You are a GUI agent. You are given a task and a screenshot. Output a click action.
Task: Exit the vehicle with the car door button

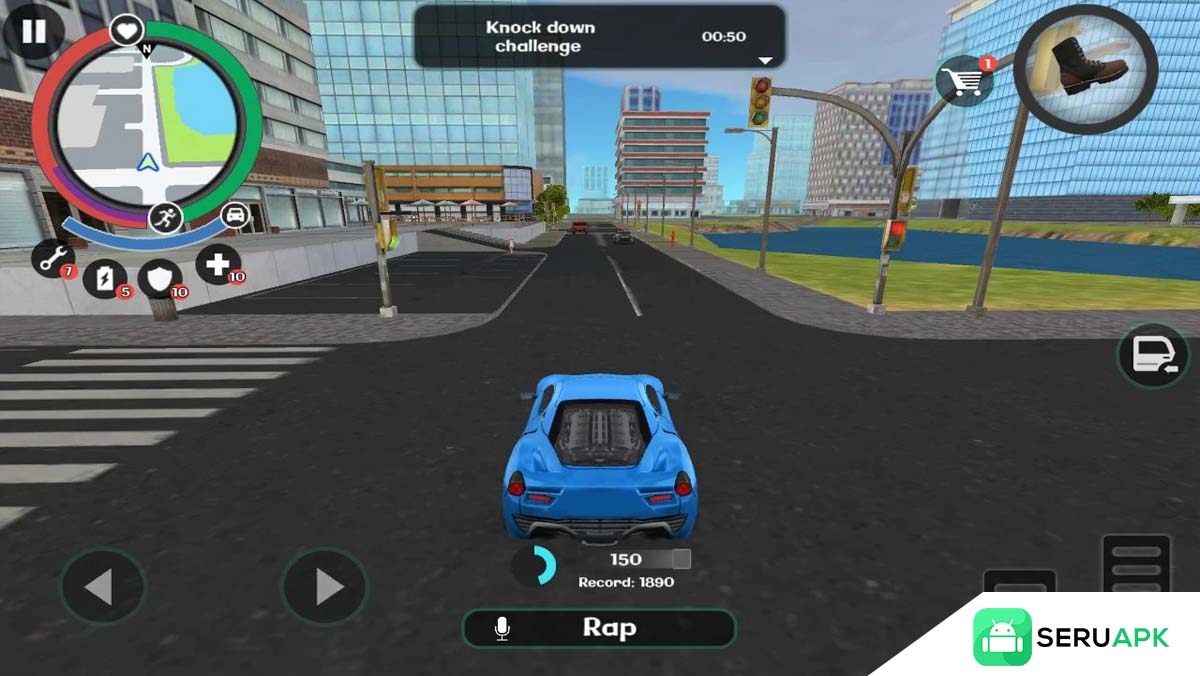(1152, 356)
